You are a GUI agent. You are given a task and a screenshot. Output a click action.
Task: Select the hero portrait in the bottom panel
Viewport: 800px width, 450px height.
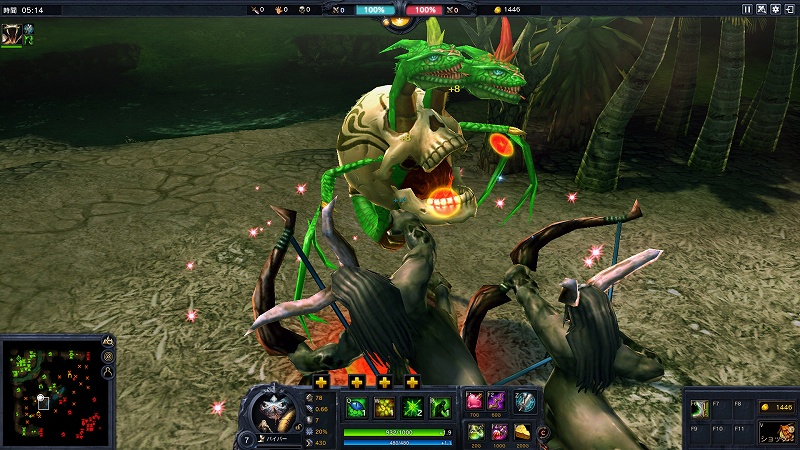tap(271, 407)
